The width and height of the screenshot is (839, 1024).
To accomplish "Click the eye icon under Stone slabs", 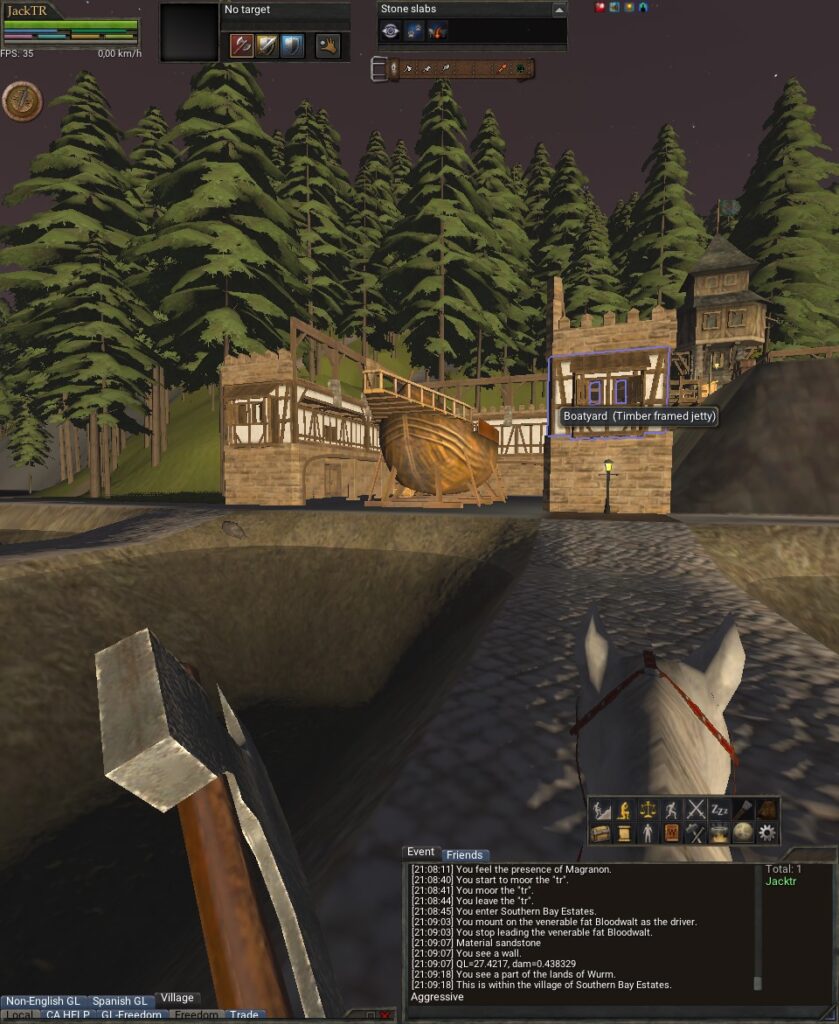I will tap(391, 31).
